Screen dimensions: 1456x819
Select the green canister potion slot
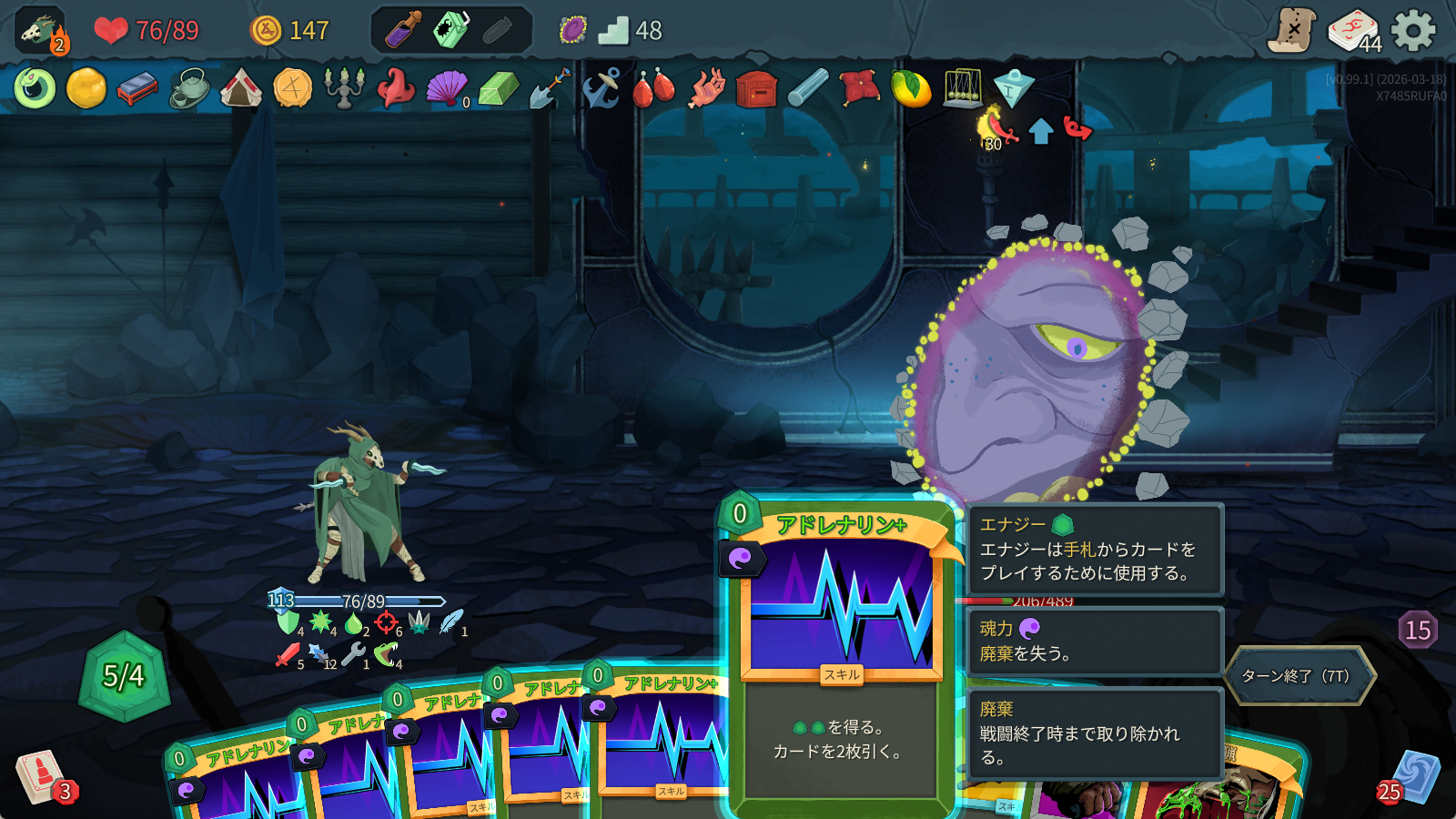pos(450,31)
